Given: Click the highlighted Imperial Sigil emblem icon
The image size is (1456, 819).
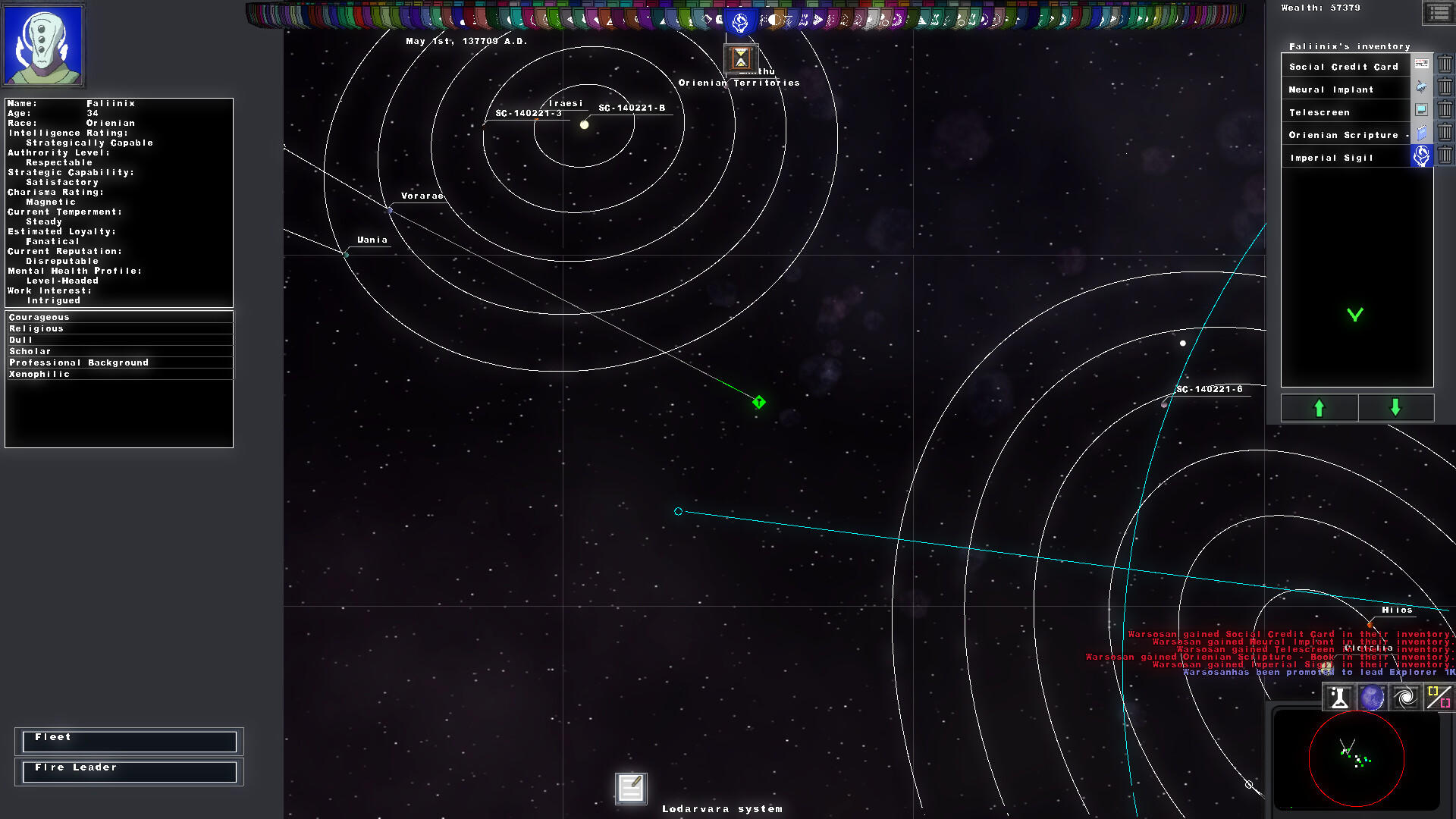Looking at the screenshot, I should 1420,156.
